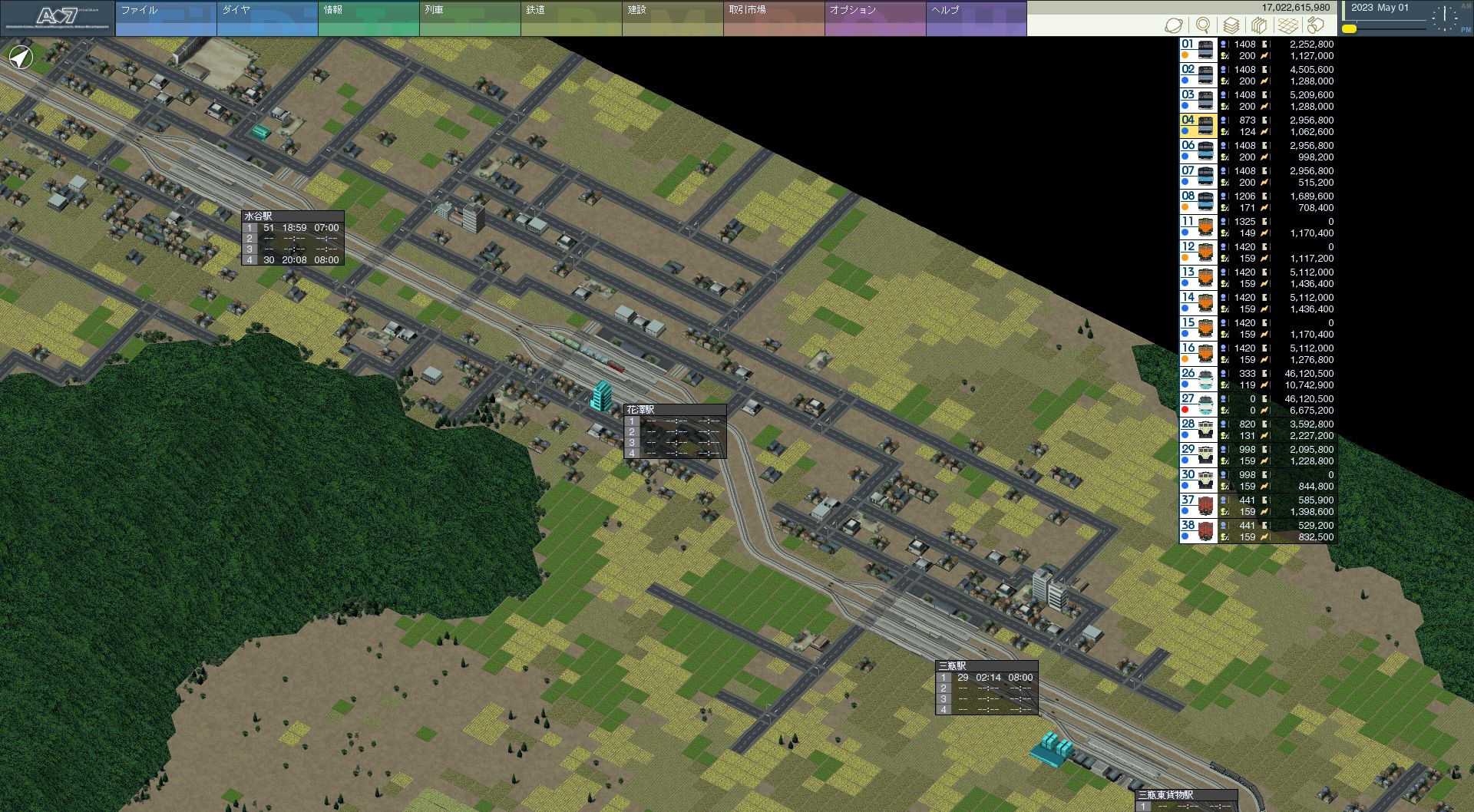Screen dimensions: 1474x812
Task: Open the ヘルプ (Help) menu
Action: point(976,18)
